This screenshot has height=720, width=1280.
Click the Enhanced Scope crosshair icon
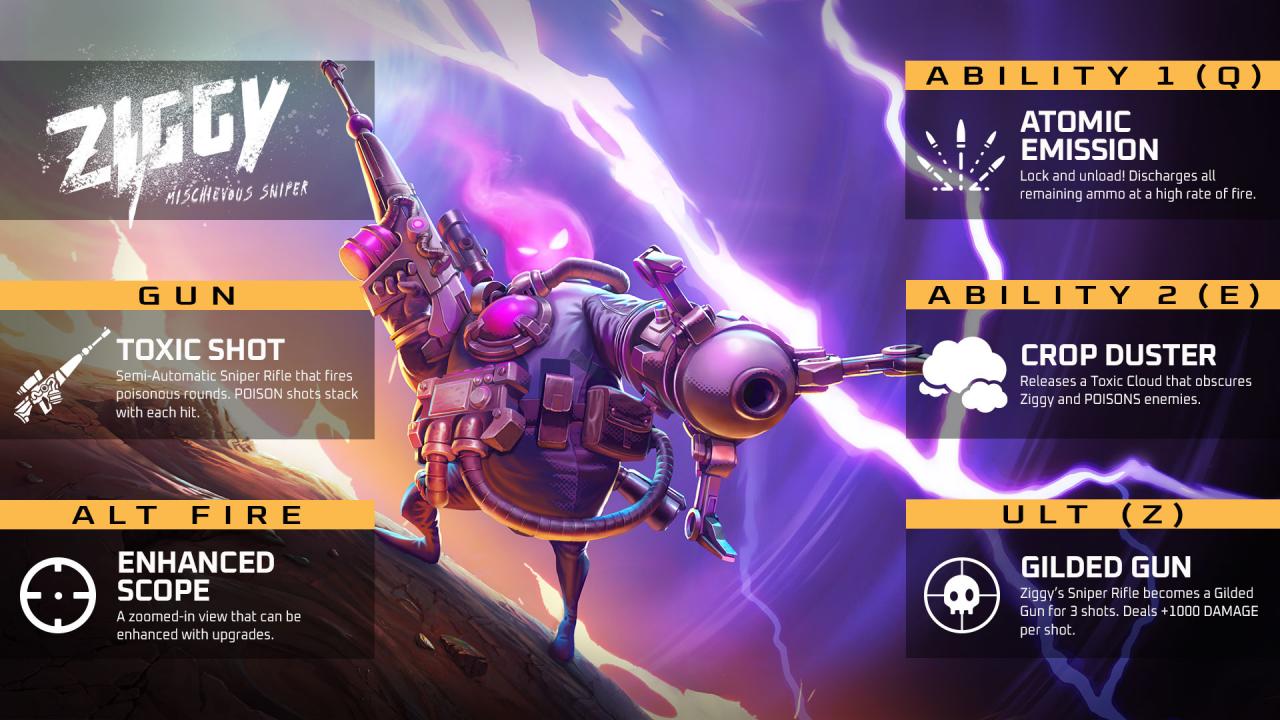(59, 593)
